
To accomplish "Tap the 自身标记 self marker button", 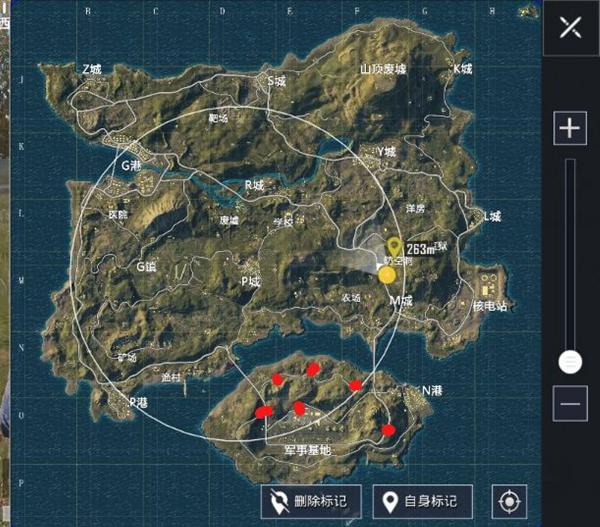I will (422, 500).
